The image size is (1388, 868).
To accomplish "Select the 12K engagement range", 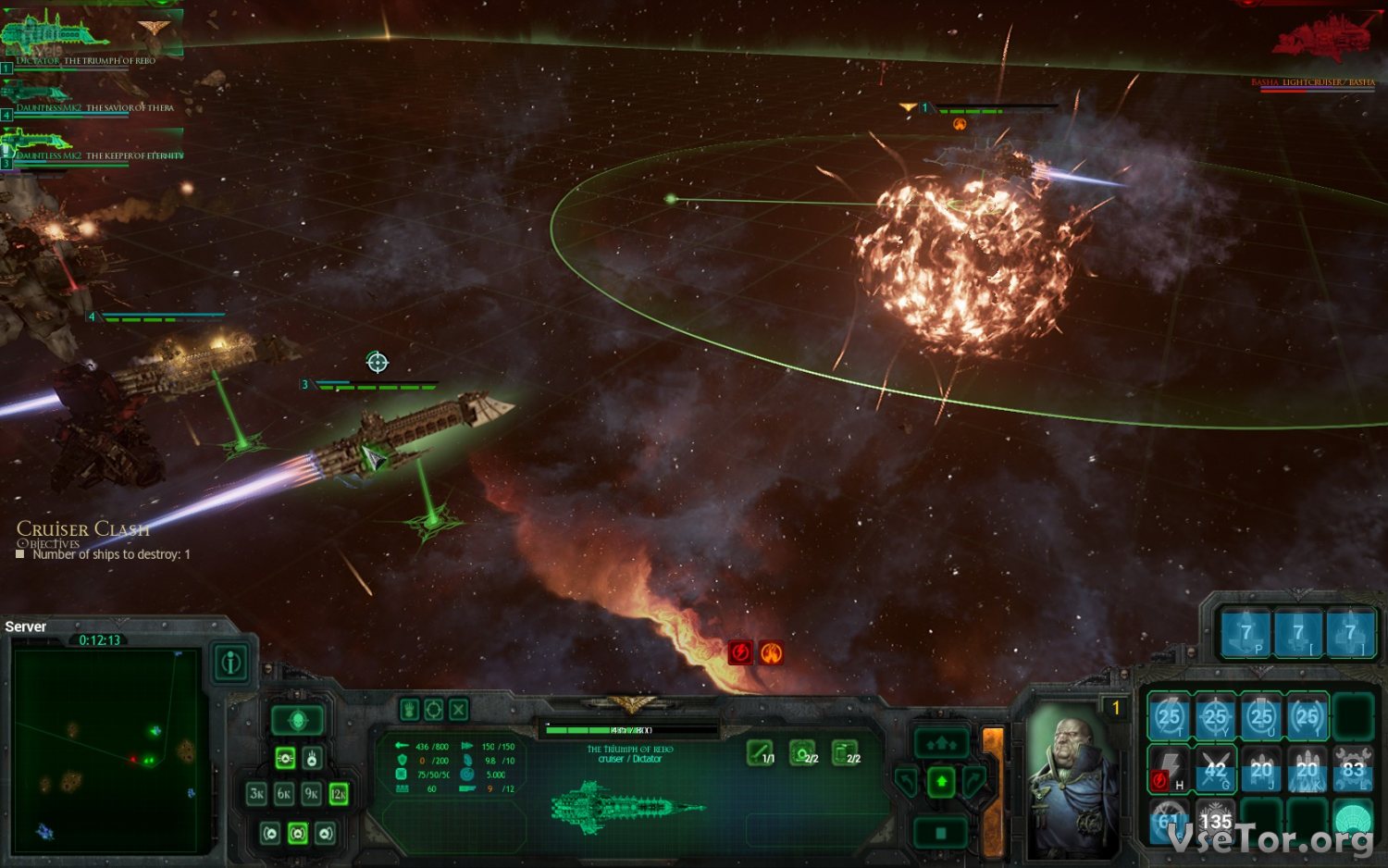I will pos(339,794).
